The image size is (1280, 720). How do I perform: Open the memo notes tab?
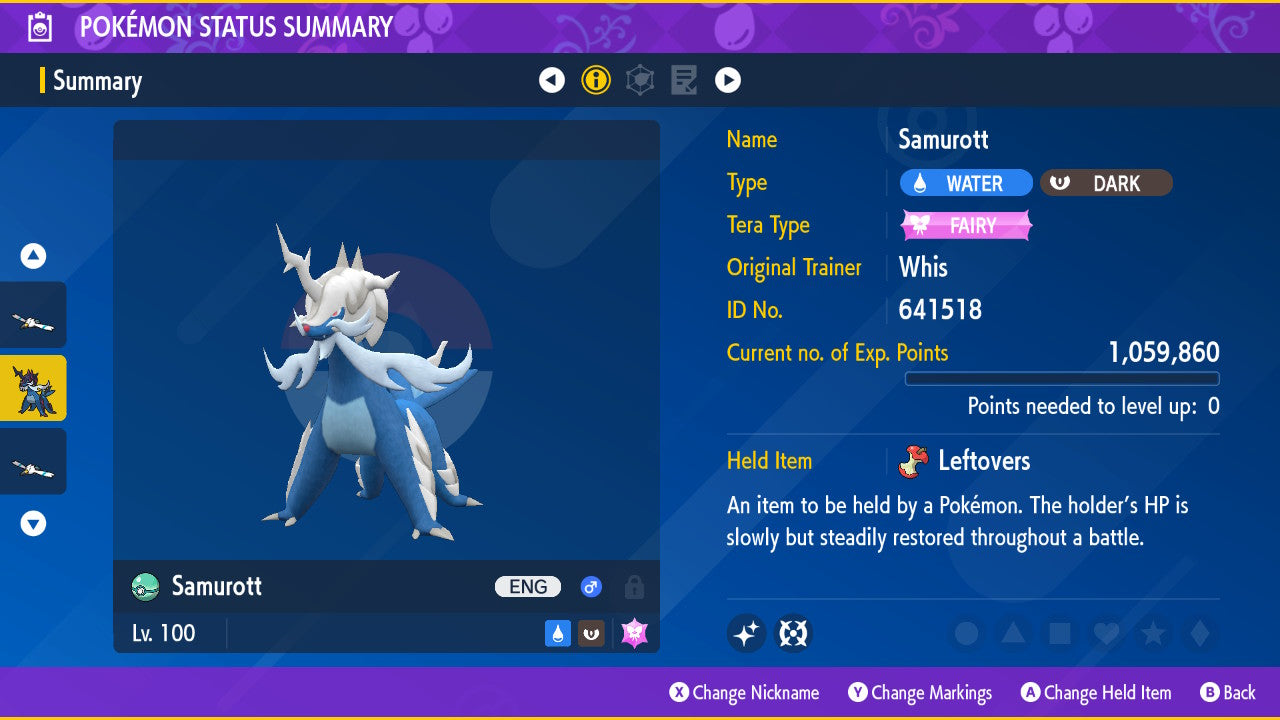click(x=684, y=80)
